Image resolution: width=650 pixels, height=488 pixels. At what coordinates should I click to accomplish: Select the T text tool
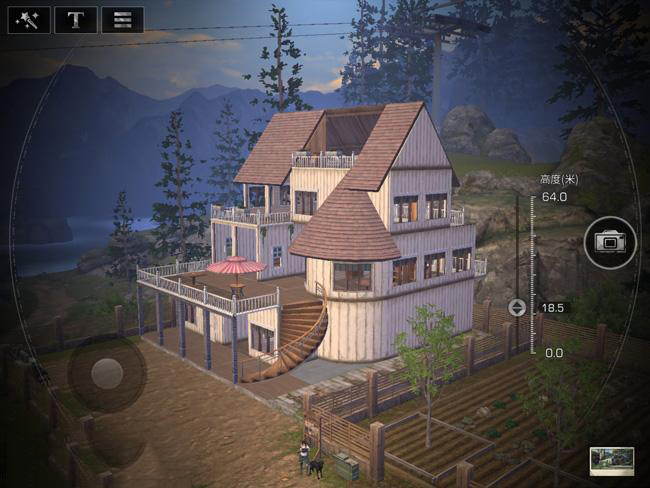75,20
